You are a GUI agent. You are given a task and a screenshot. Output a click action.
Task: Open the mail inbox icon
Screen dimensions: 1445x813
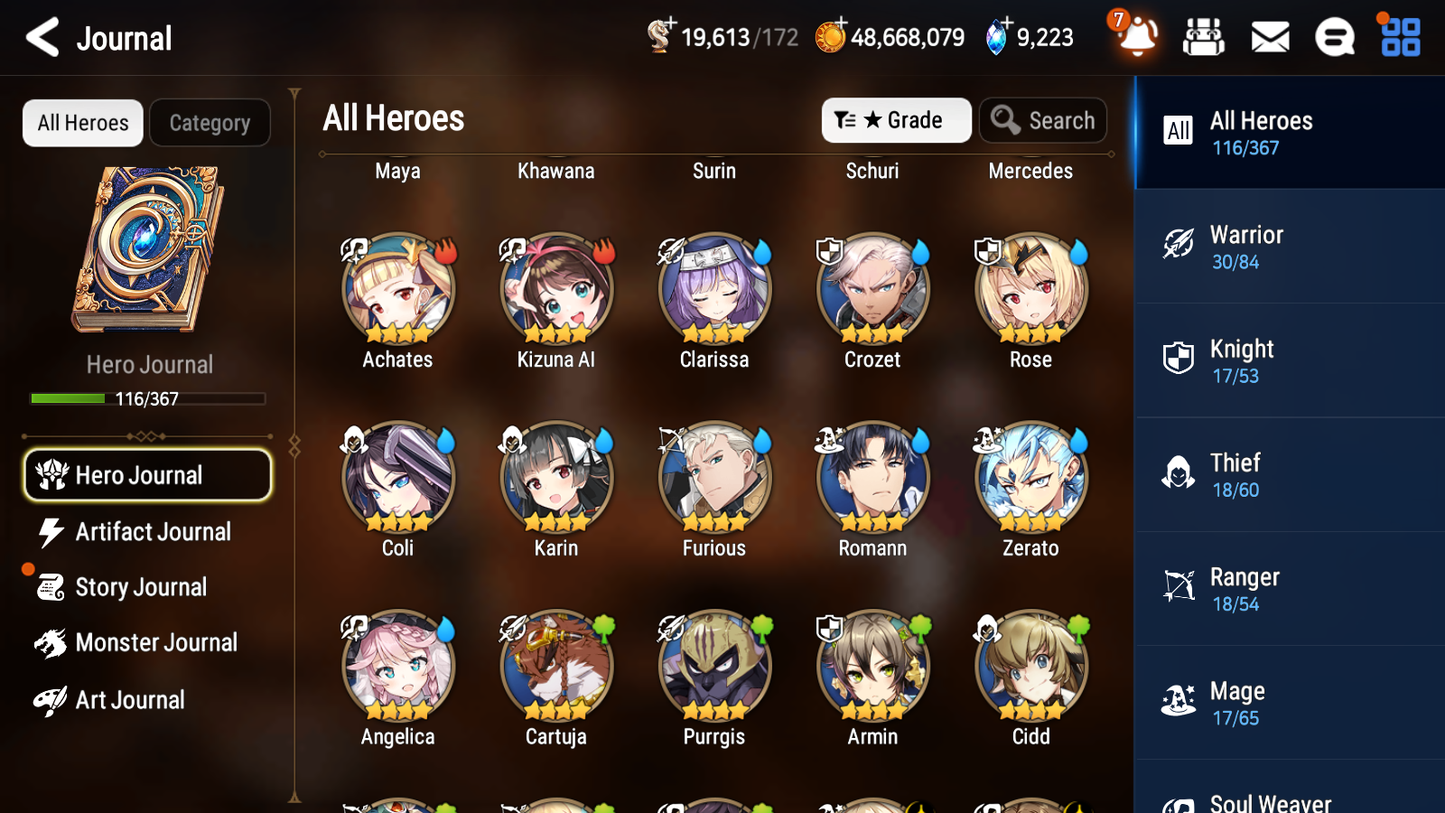(x=1269, y=36)
